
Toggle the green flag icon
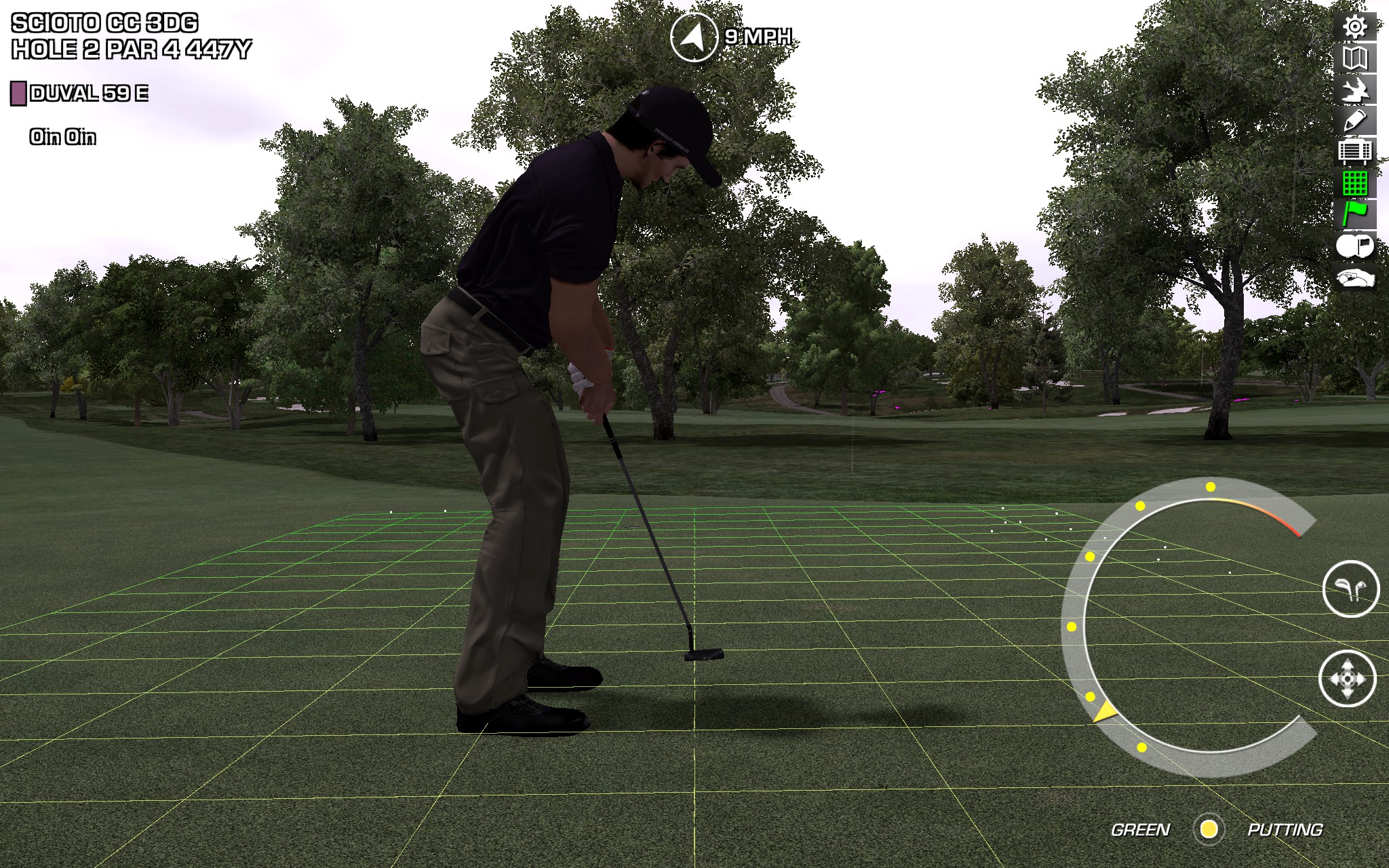pyautogui.click(x=1355, y=214)
